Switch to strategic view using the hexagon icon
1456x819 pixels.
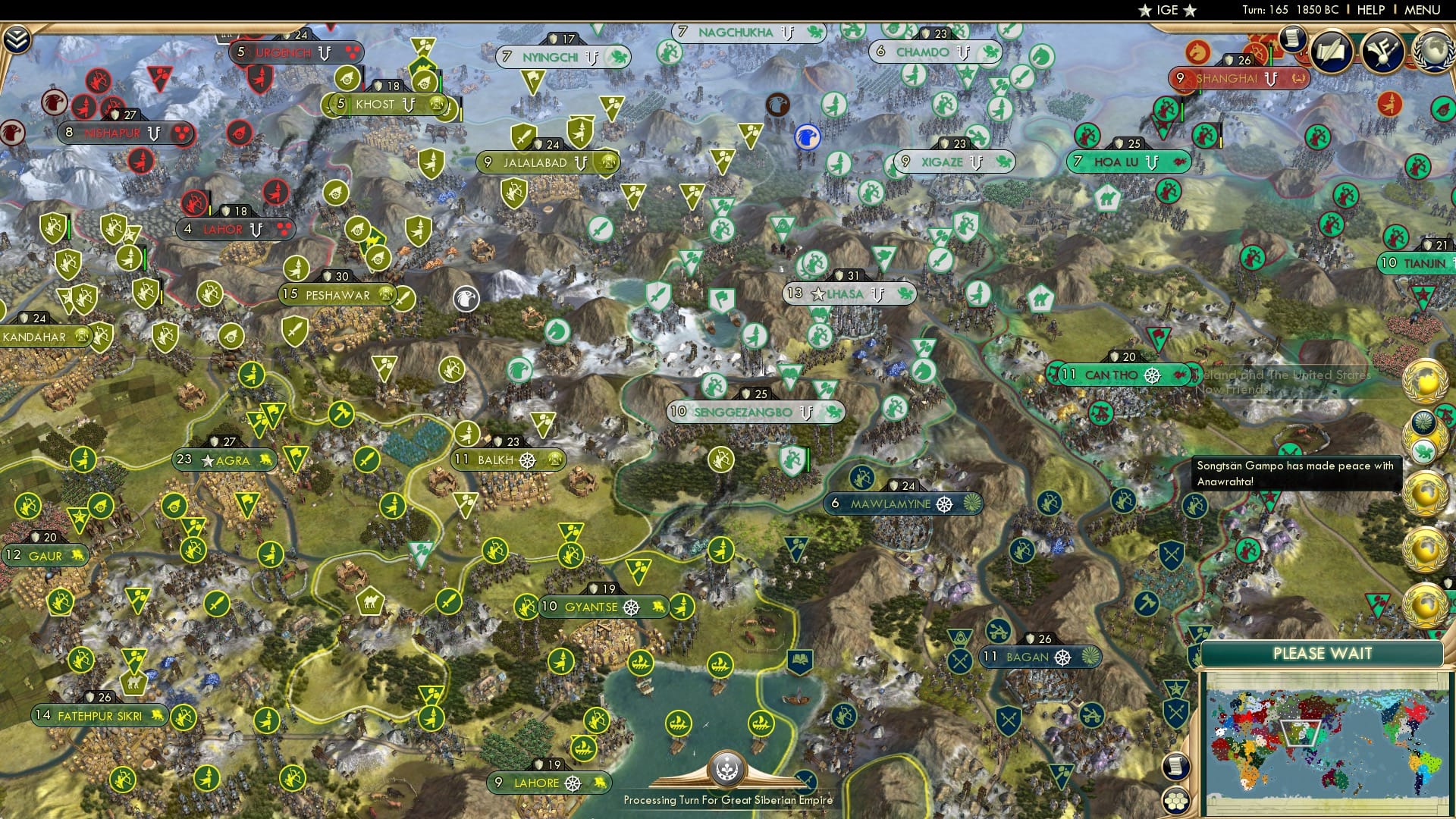coord(1176,802)
